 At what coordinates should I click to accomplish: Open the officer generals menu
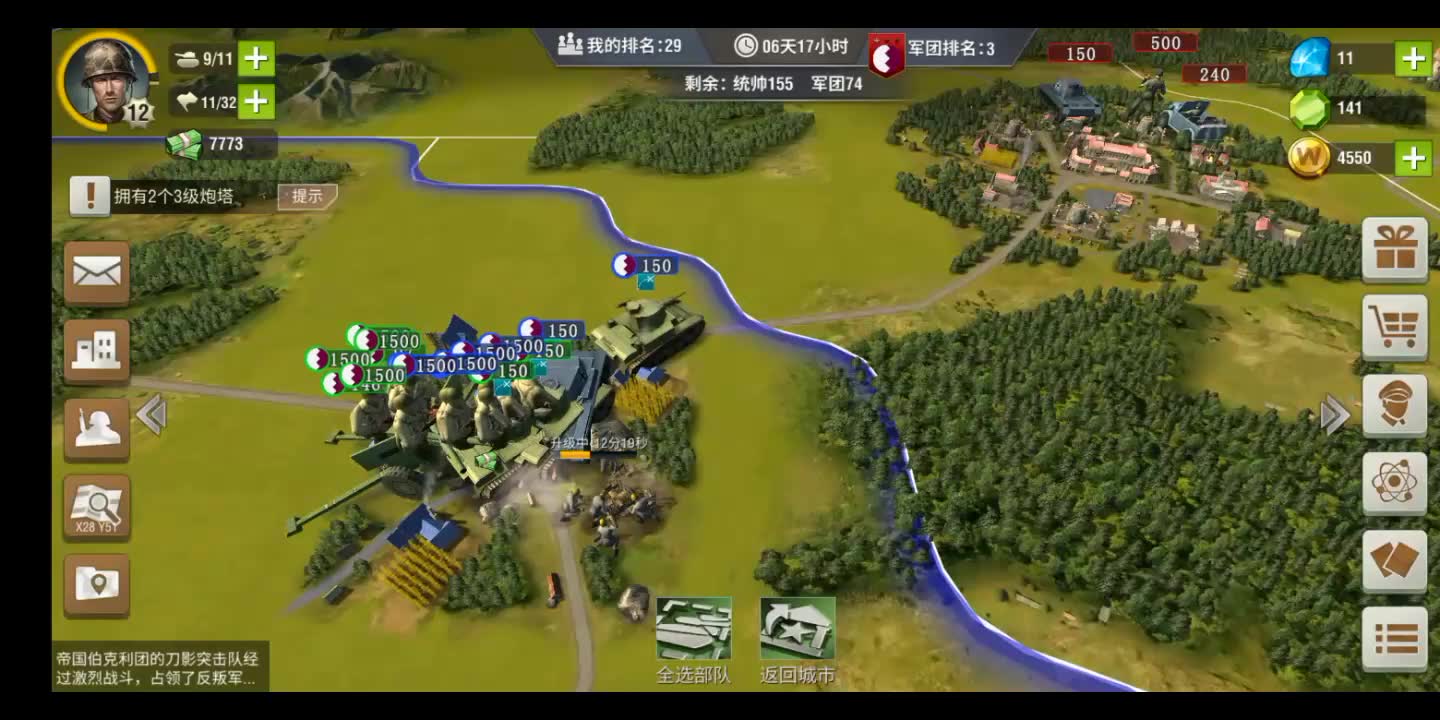(1395, 405)
